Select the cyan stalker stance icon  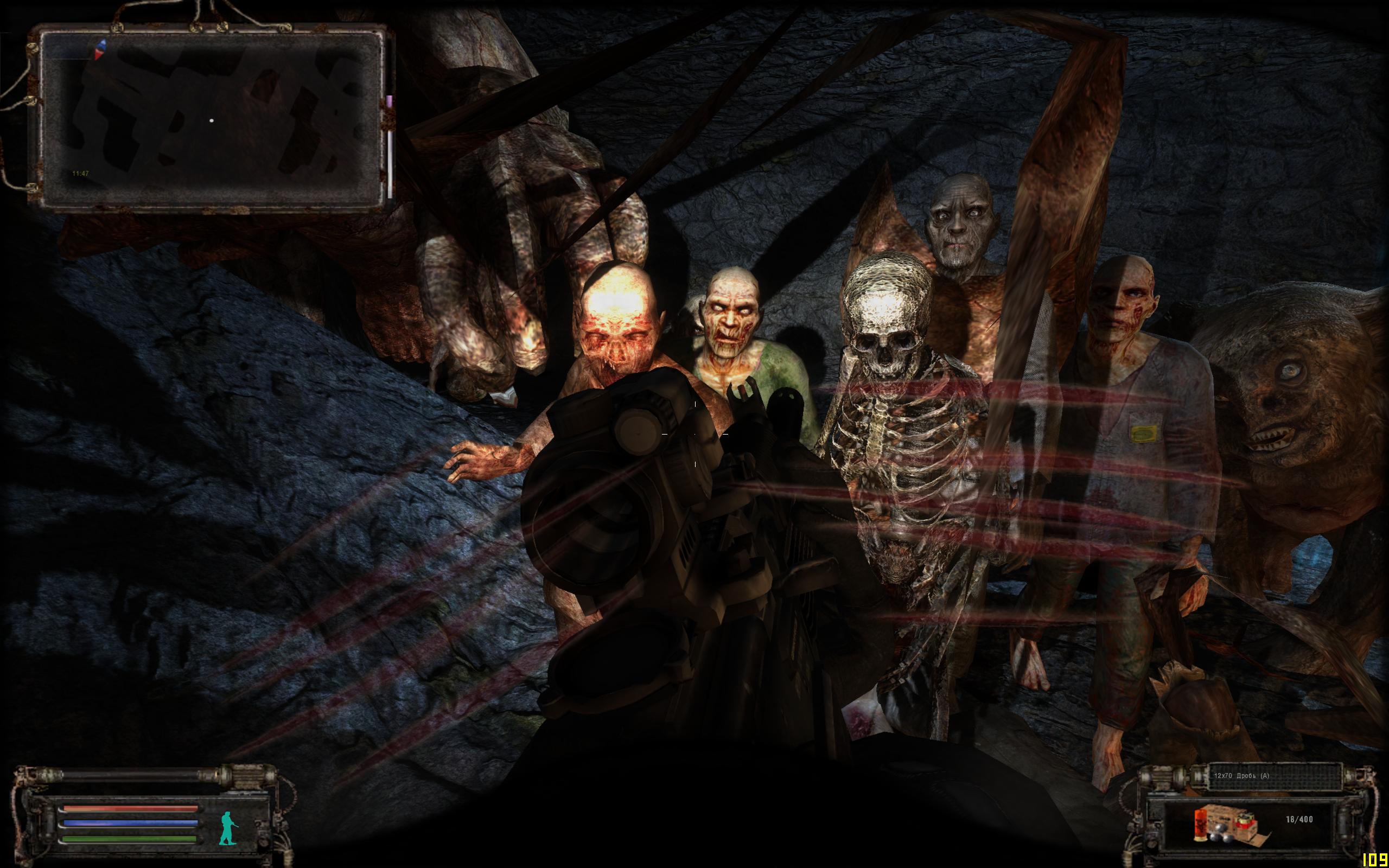pos(228,828)
